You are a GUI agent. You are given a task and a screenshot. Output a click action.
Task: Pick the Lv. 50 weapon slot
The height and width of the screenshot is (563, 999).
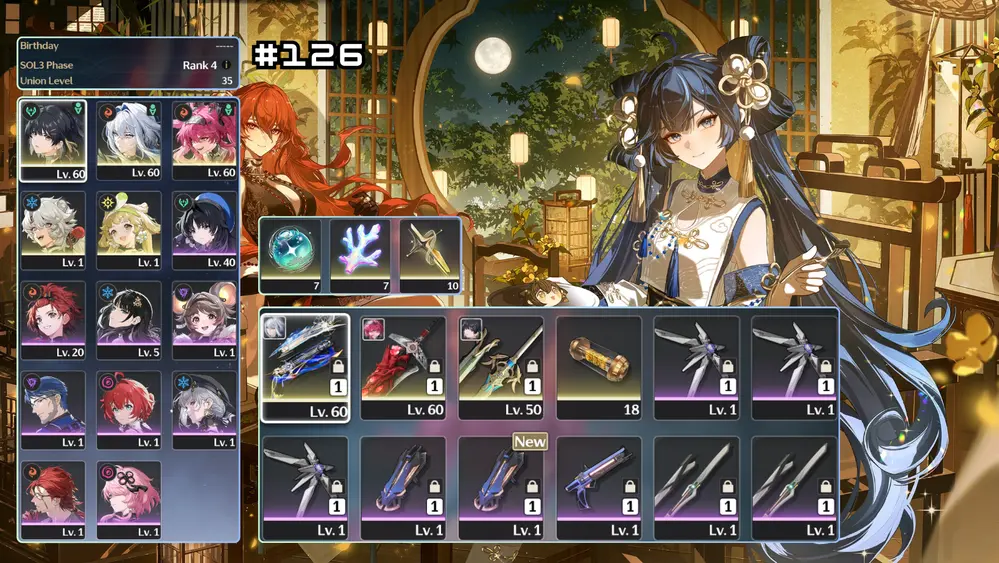click(x=501, y=366)
